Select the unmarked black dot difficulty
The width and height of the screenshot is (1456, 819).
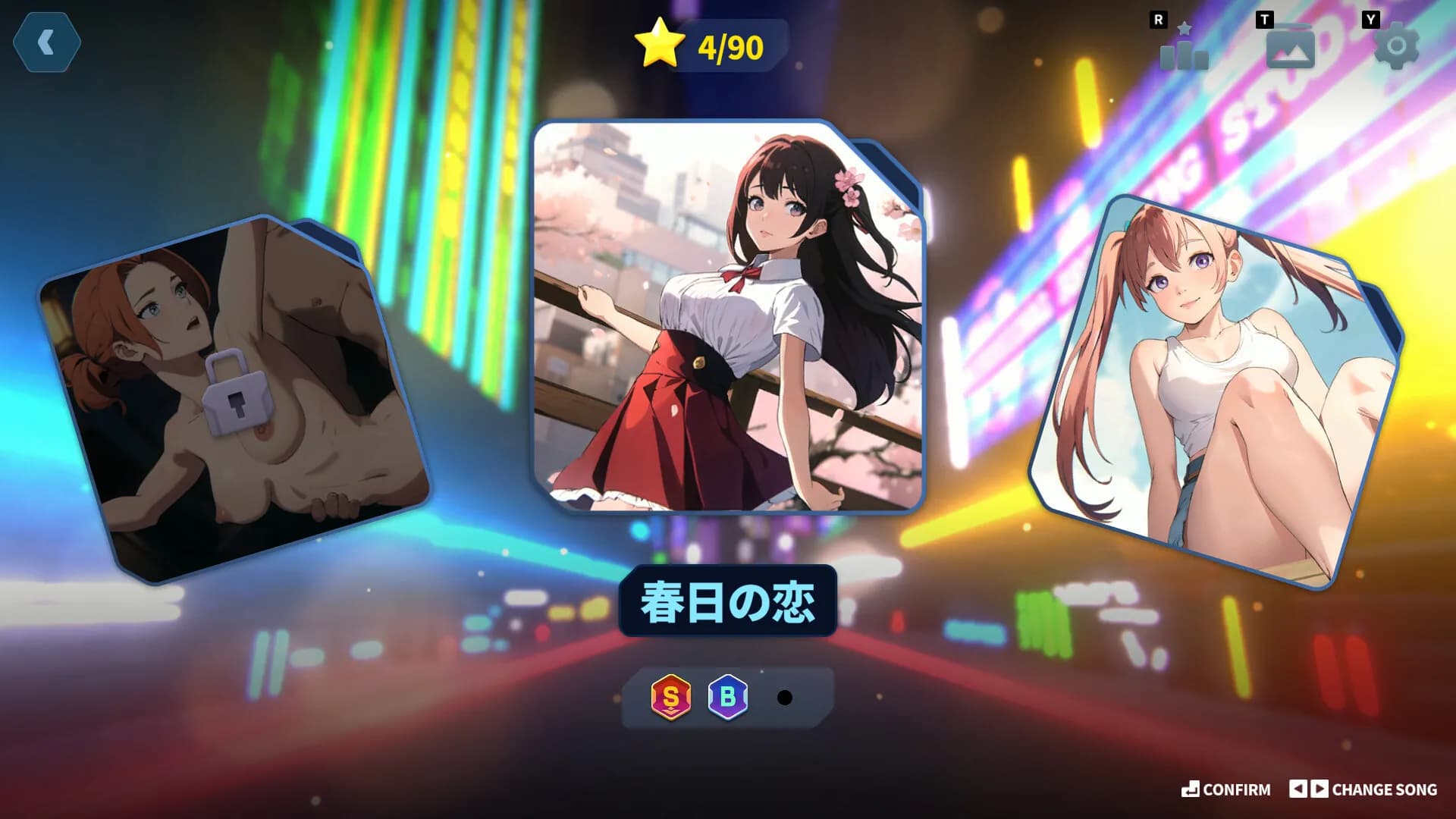pyautogui.click(x=784, y=698)
